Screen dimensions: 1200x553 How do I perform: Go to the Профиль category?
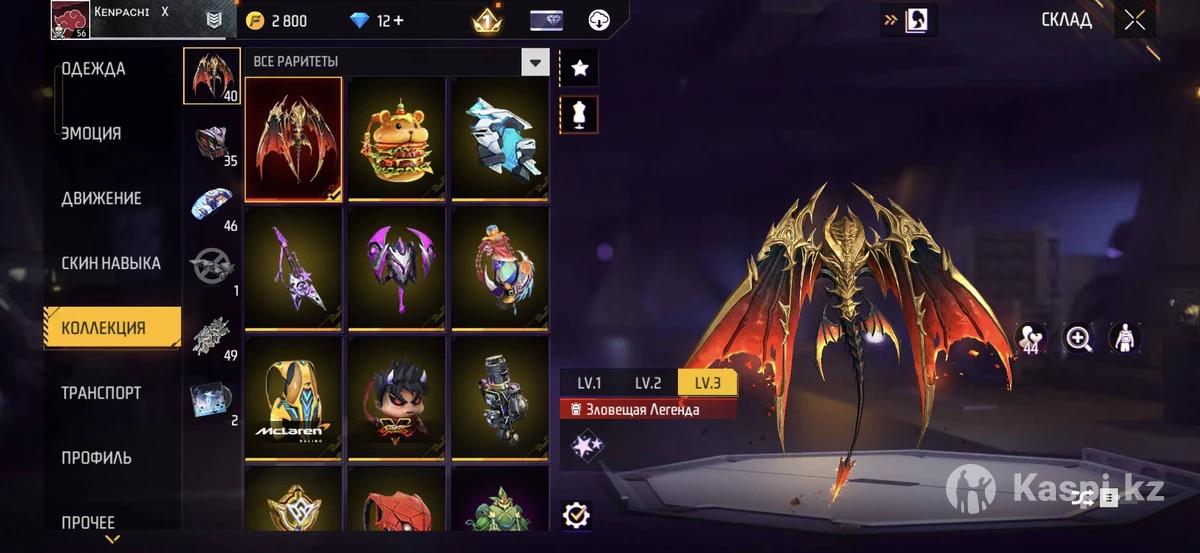96,458
